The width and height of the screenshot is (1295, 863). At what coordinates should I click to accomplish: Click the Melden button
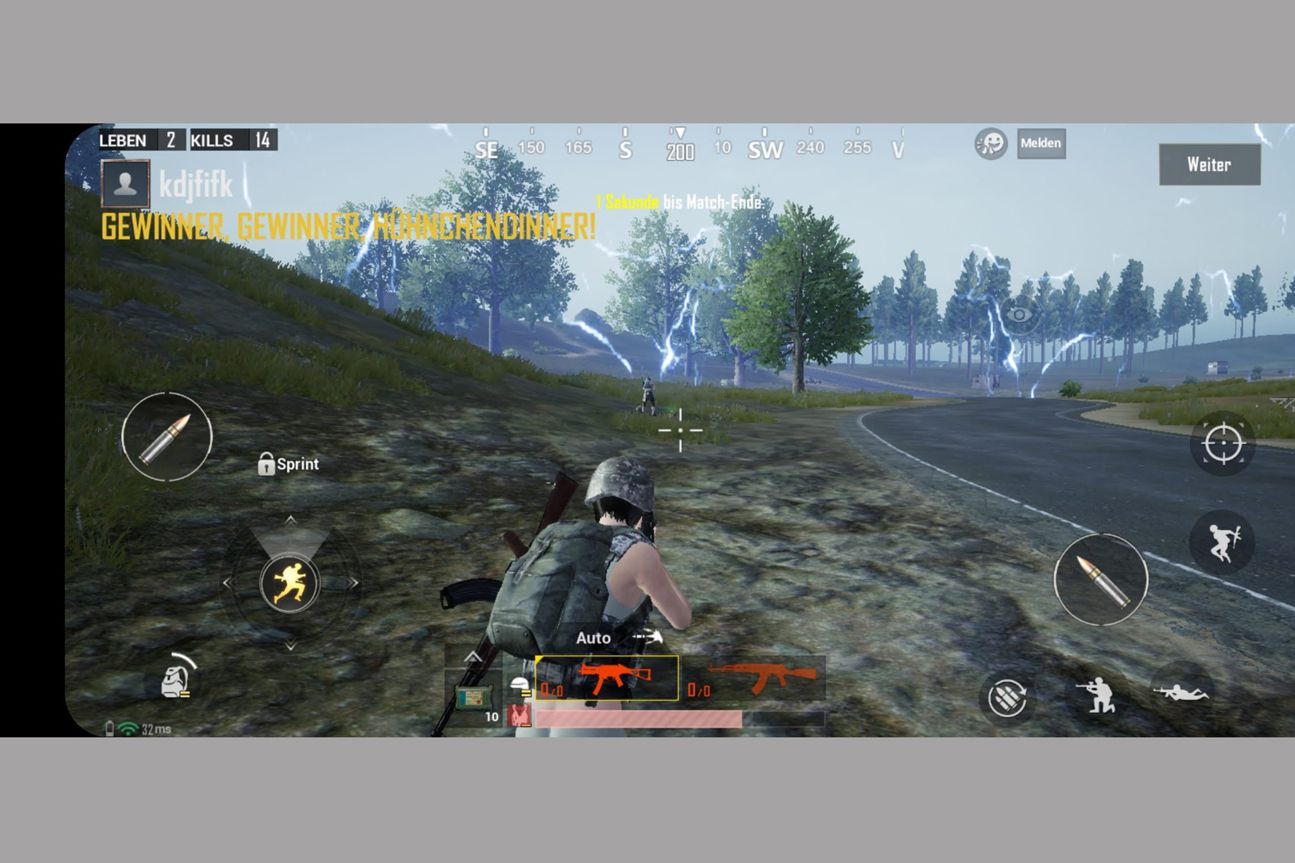[x=1040, y=143]
